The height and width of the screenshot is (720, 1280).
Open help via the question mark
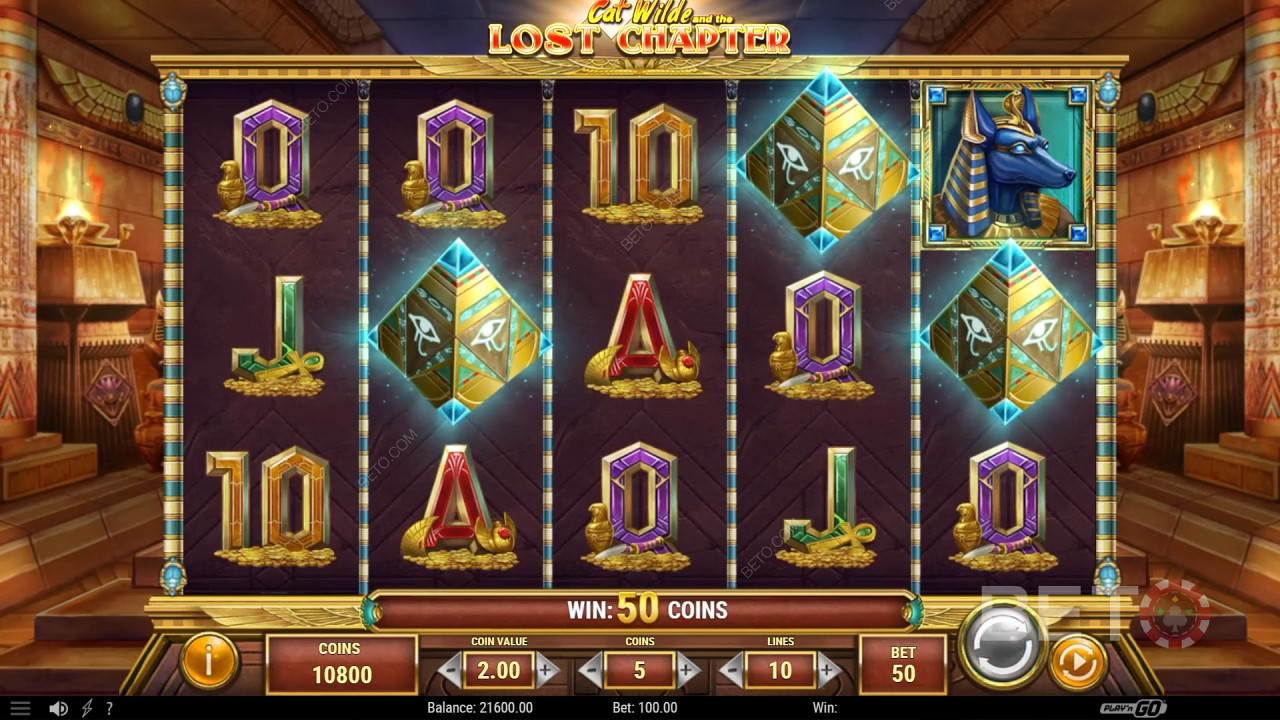click(x=109, y=708)
